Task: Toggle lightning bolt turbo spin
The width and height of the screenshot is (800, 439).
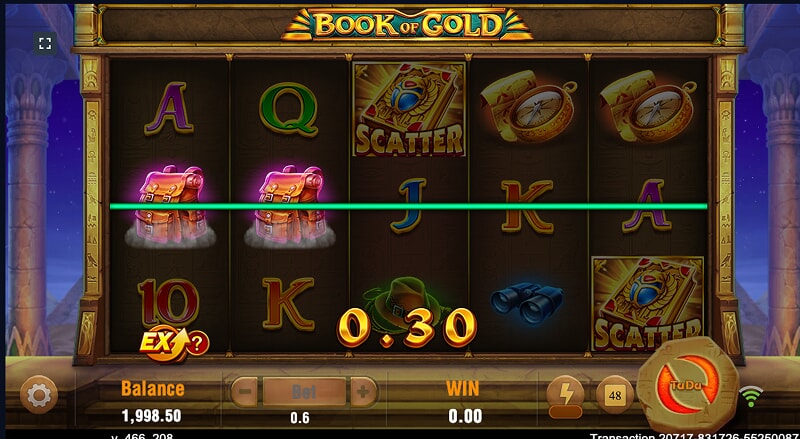Action: pos(565,393)
